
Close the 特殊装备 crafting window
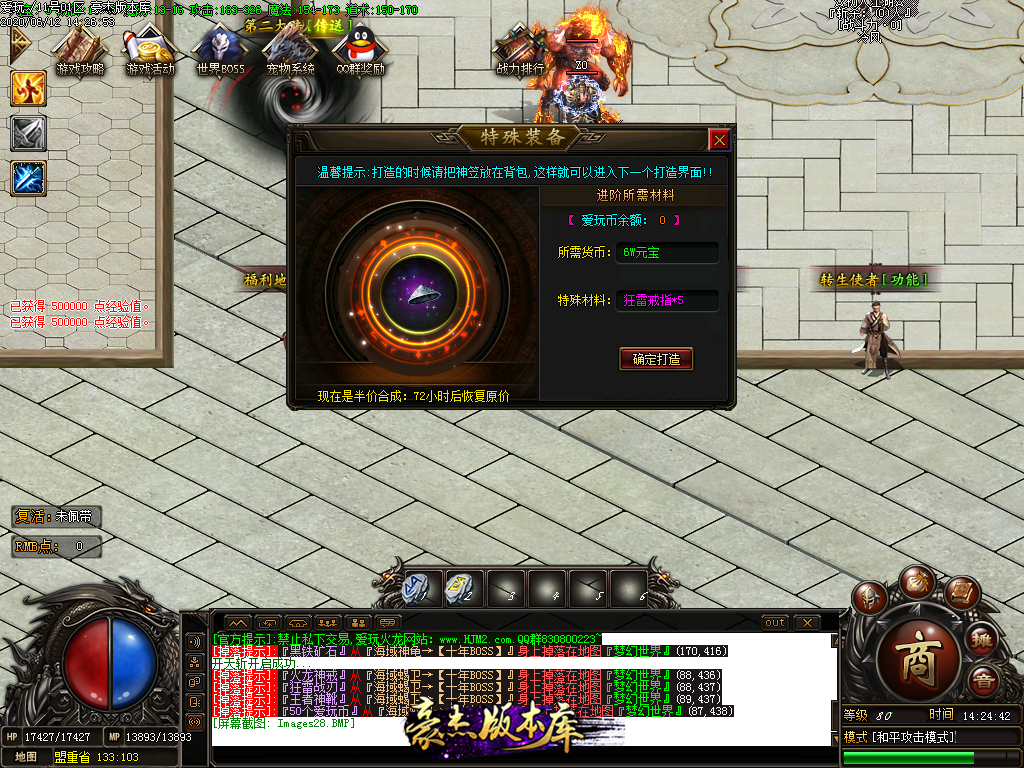click(718, 140)
